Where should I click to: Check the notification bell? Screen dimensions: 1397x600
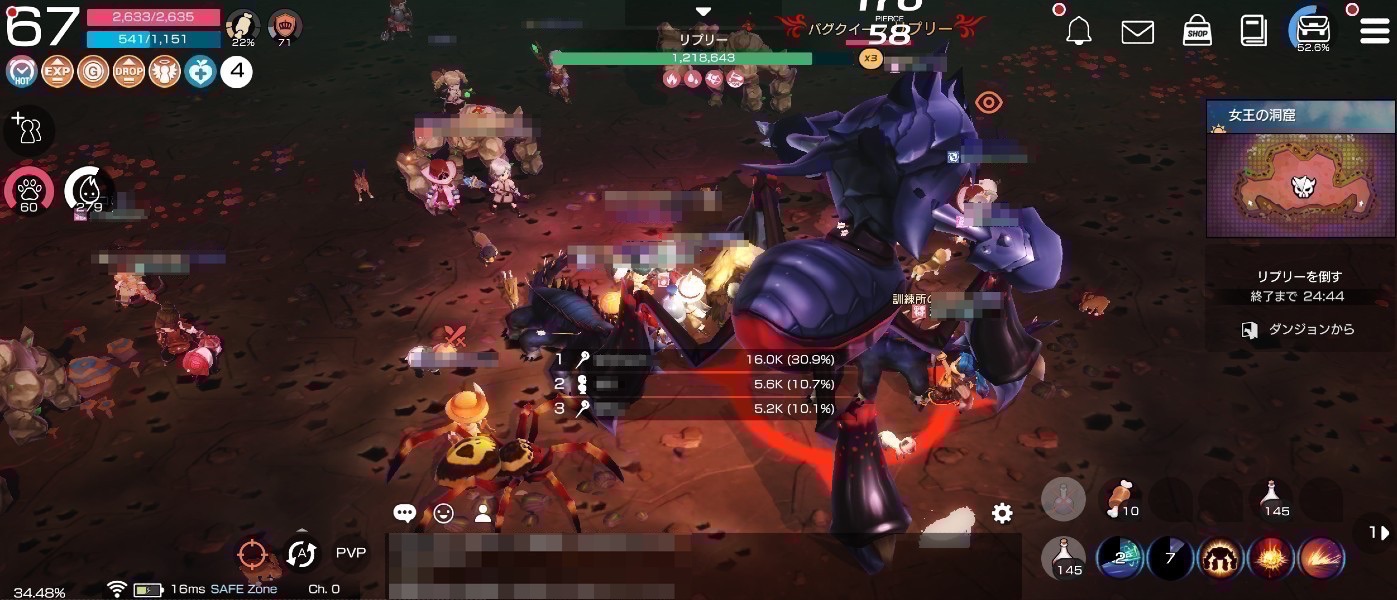point(1078,32)
